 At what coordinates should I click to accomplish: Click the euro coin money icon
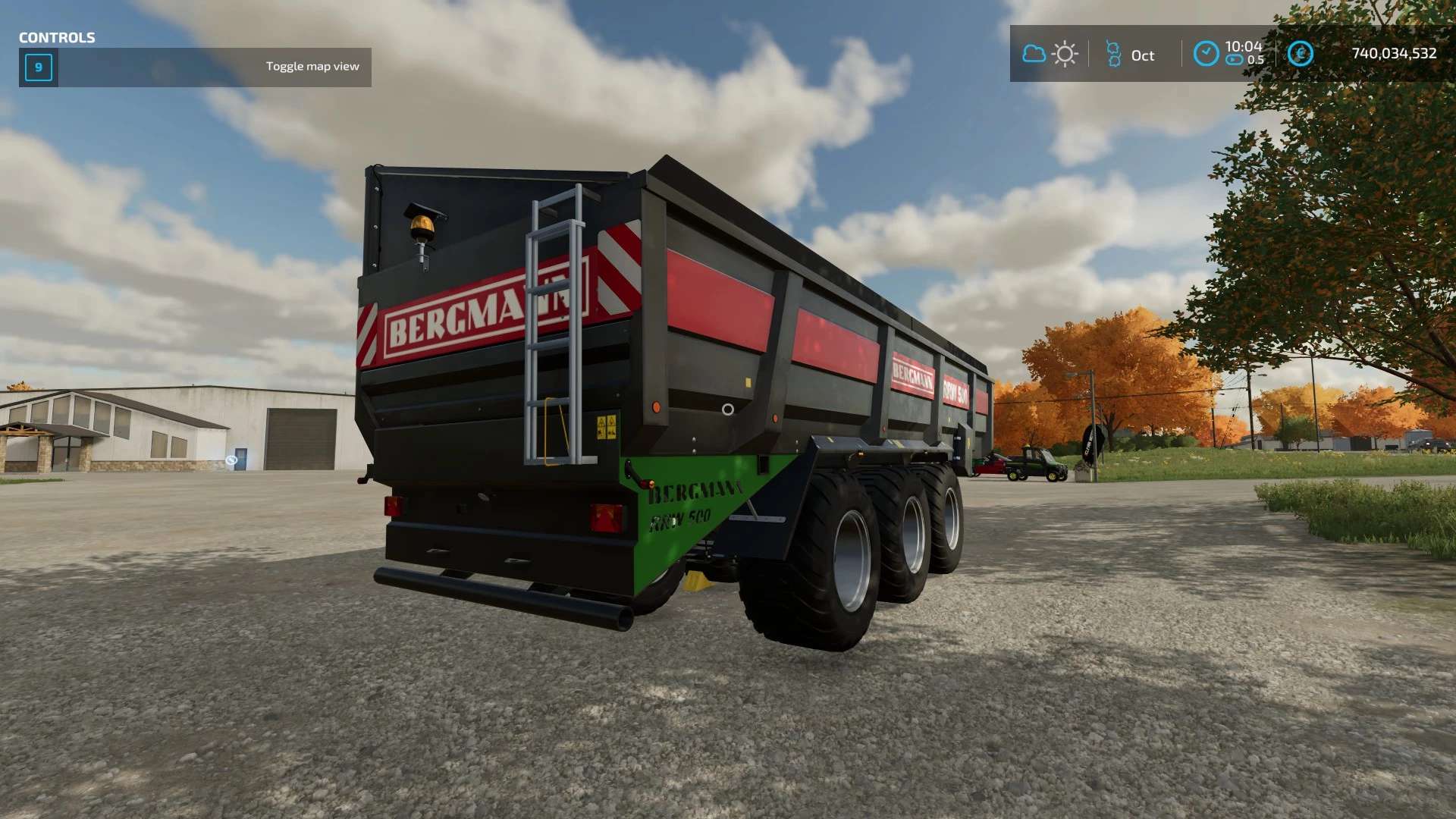1300,54
